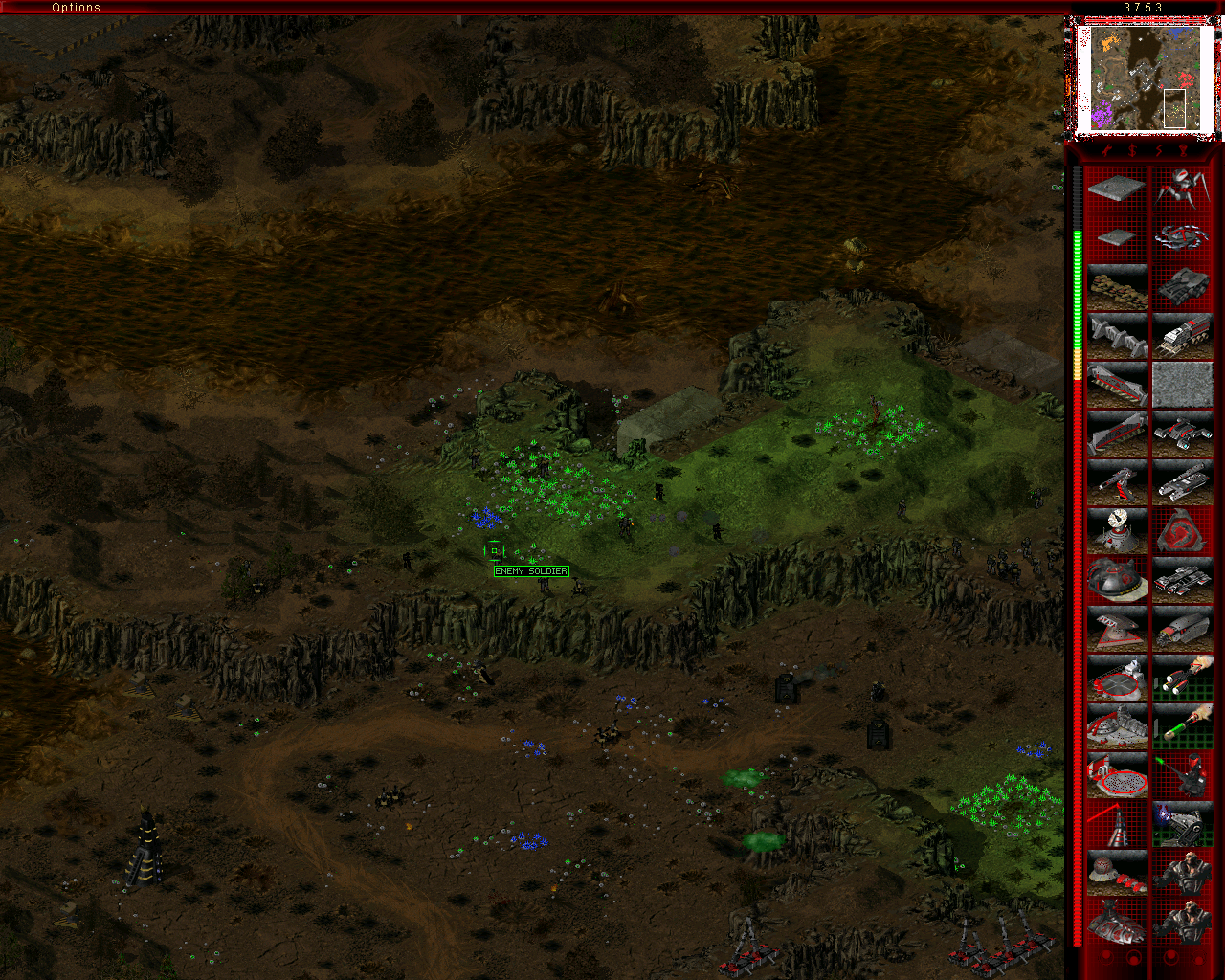This screenshot has height=980, width=1225.
Task: Build the laser turret defense
Action: [x=1117, y=481]
